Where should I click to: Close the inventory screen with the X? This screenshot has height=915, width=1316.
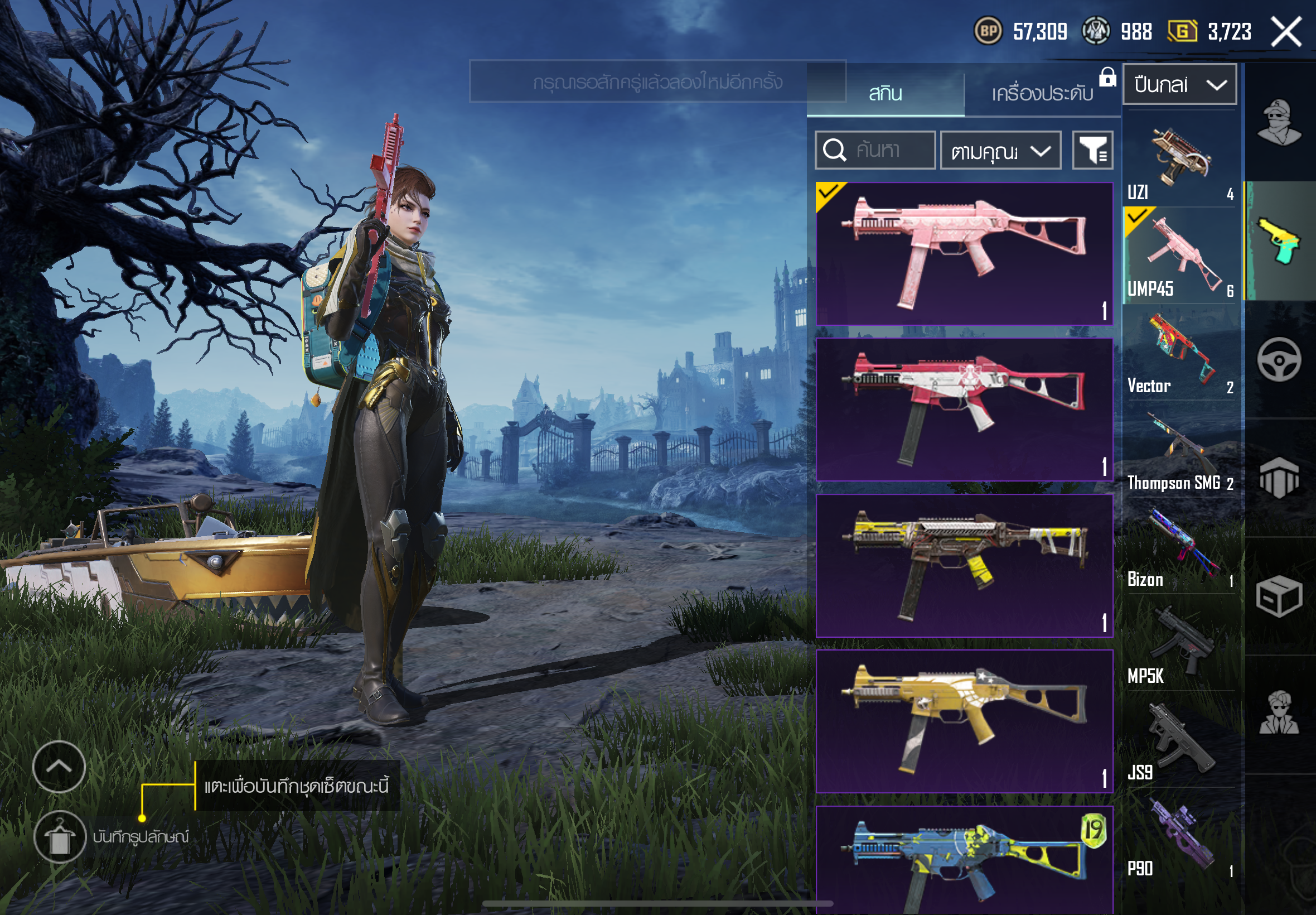(1286, 32)
